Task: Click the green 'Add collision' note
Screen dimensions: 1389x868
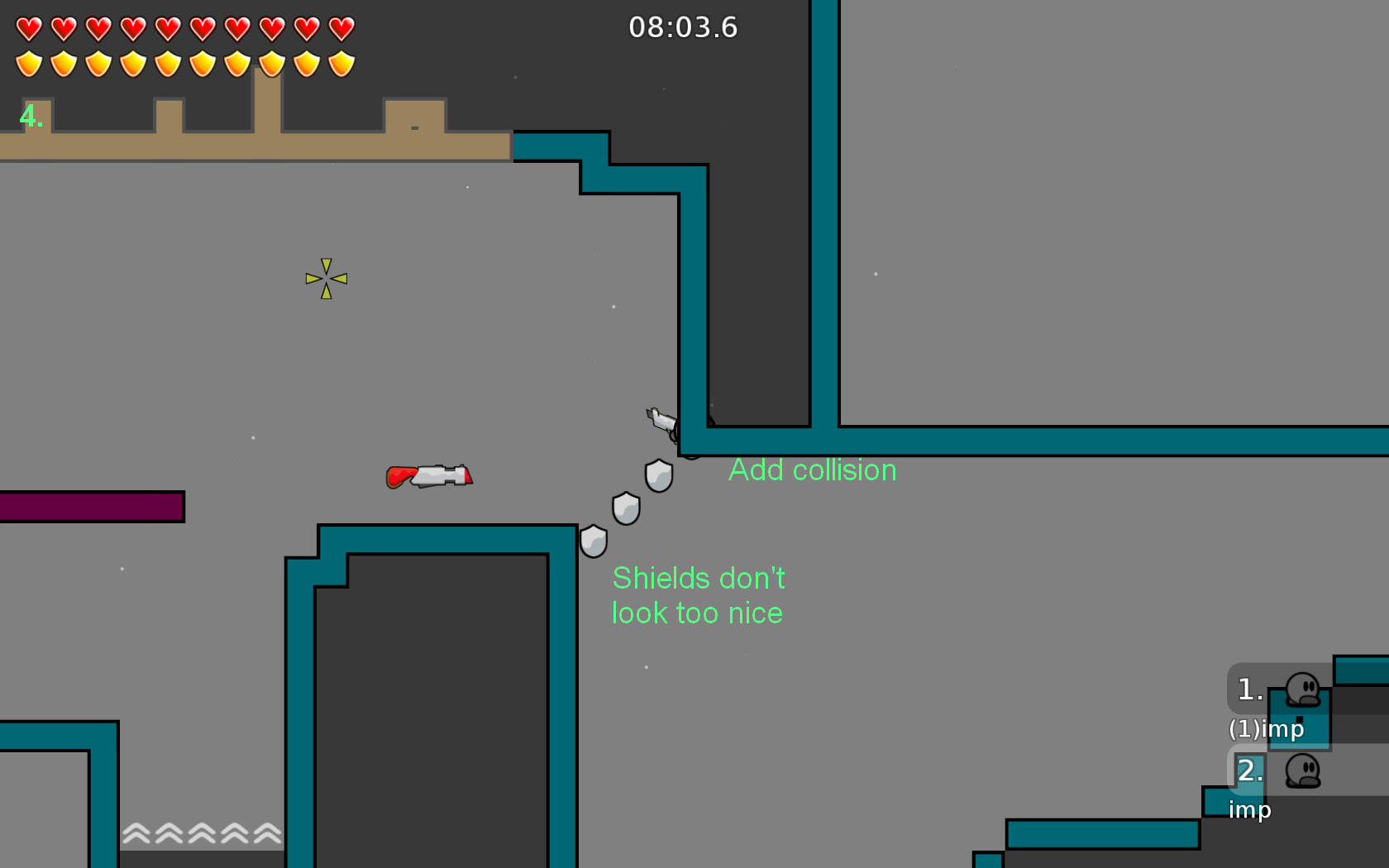Action: tap(812, 470)
